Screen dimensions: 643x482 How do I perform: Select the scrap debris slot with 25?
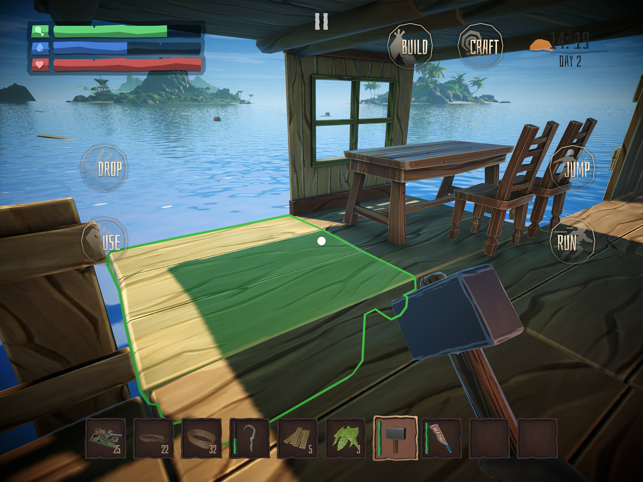click(x=106, y=438)
